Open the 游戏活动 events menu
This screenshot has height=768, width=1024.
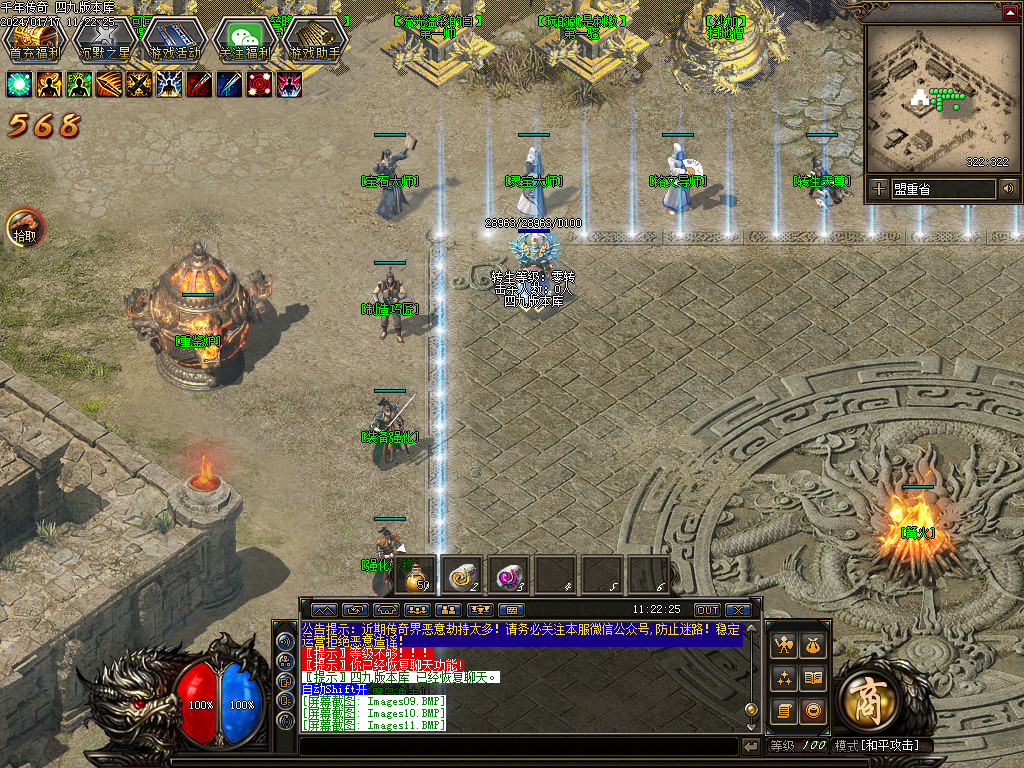click(175, 39)
